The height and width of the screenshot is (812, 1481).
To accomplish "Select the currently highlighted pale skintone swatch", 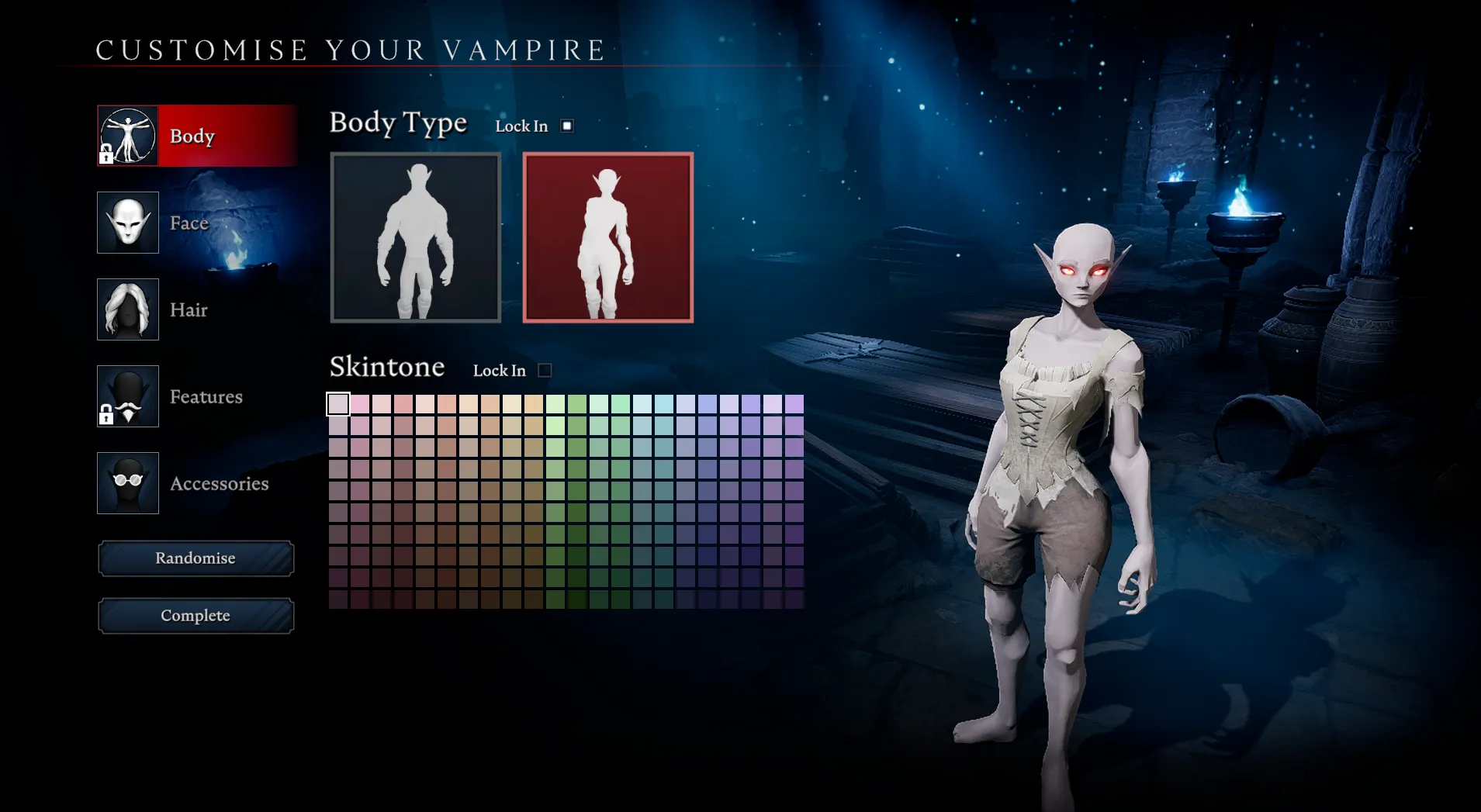I will point(337,404).
